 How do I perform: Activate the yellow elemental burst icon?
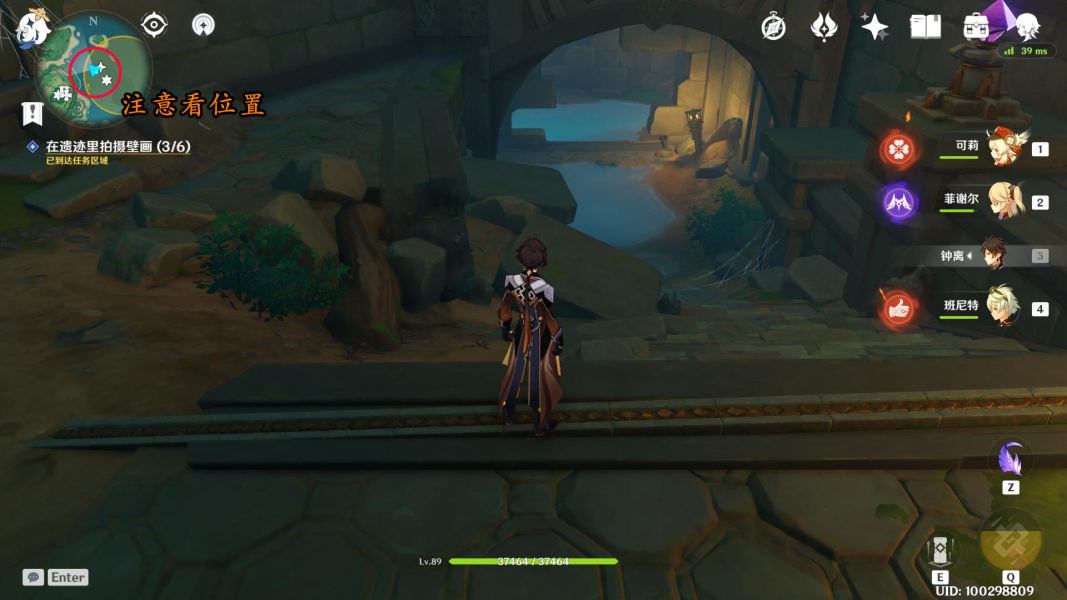tap(1010, 541)
